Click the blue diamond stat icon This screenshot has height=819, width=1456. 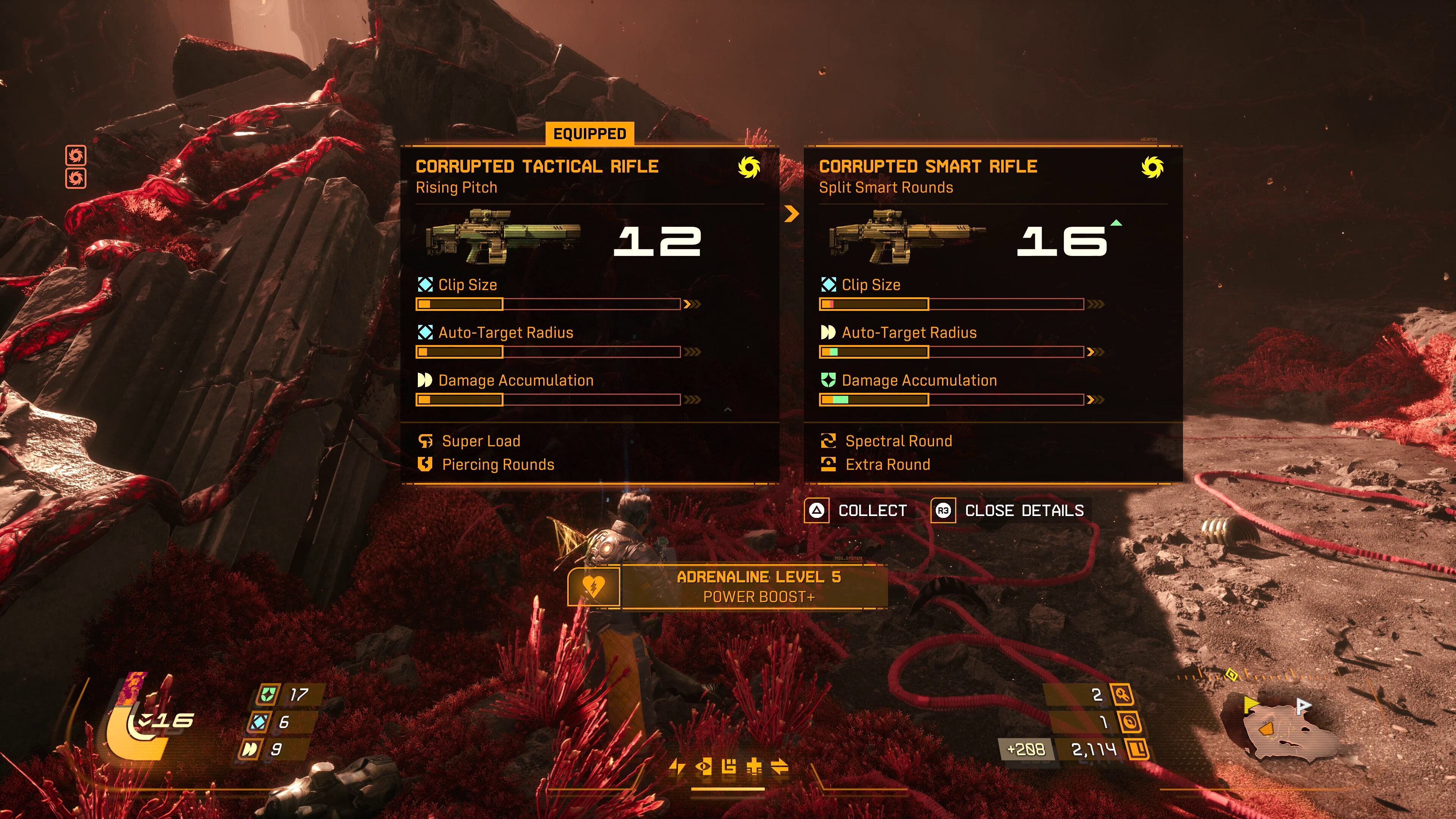pyautogui.click(x=259, y=722)
